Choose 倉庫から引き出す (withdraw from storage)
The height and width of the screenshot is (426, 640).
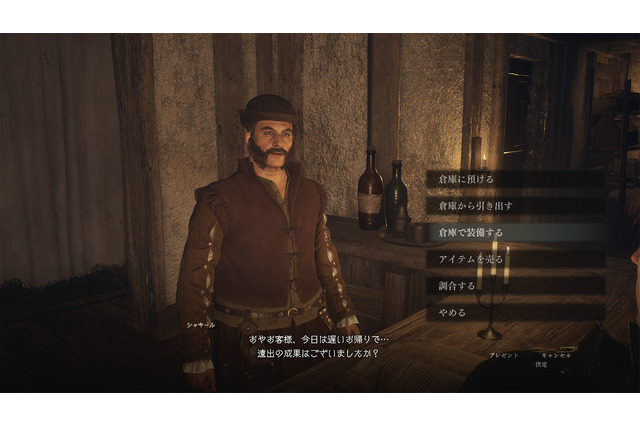coord(476,205)
